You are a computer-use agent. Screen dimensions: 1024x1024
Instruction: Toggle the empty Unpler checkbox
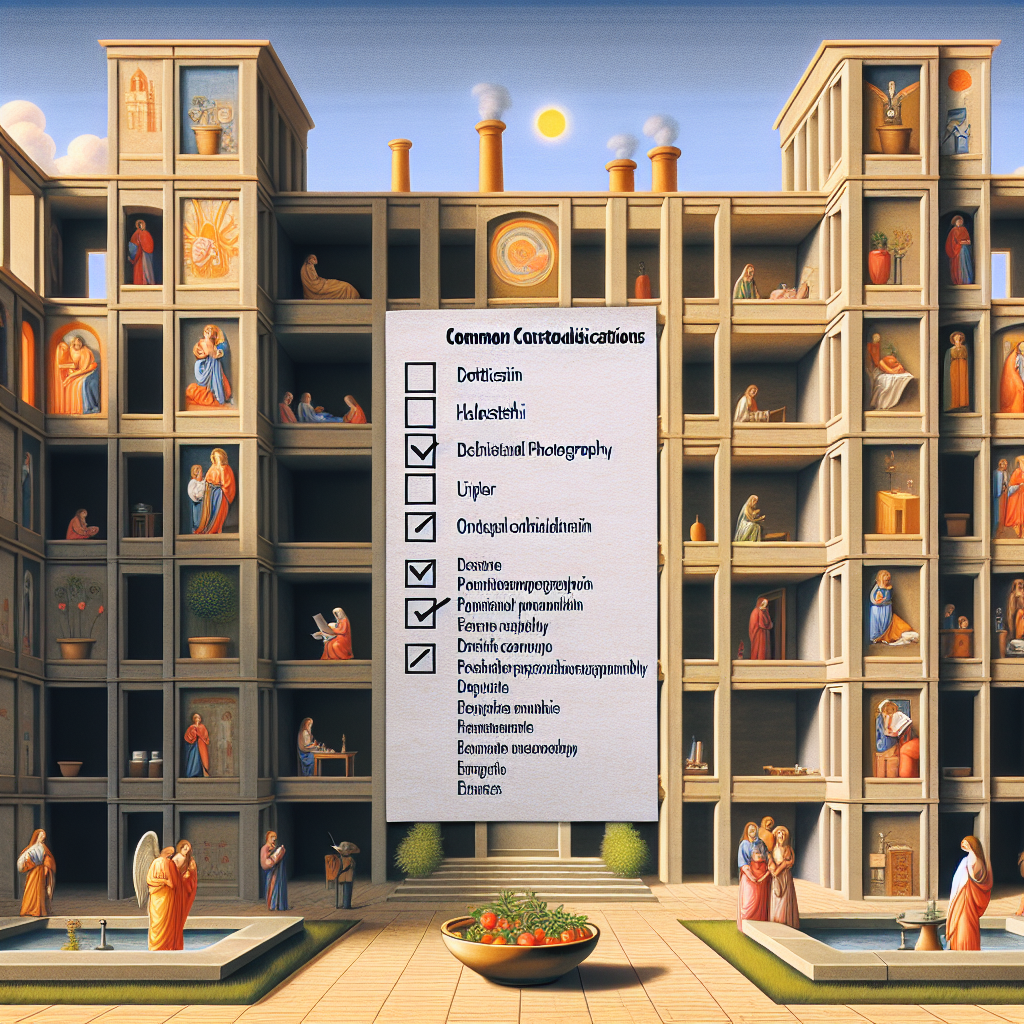pyautogui.click(x=420, y=489)
